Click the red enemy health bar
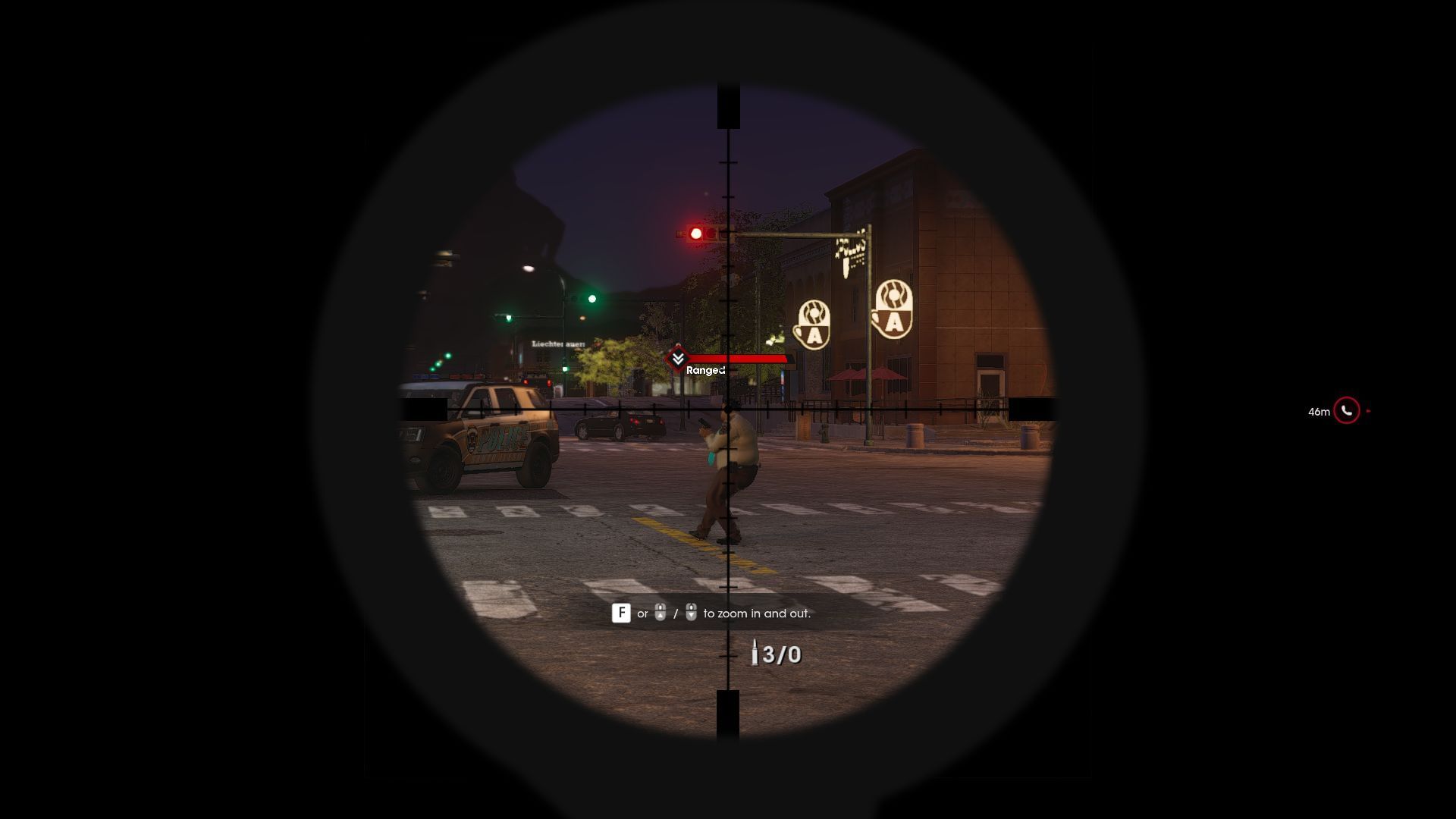 pos(739,360)
